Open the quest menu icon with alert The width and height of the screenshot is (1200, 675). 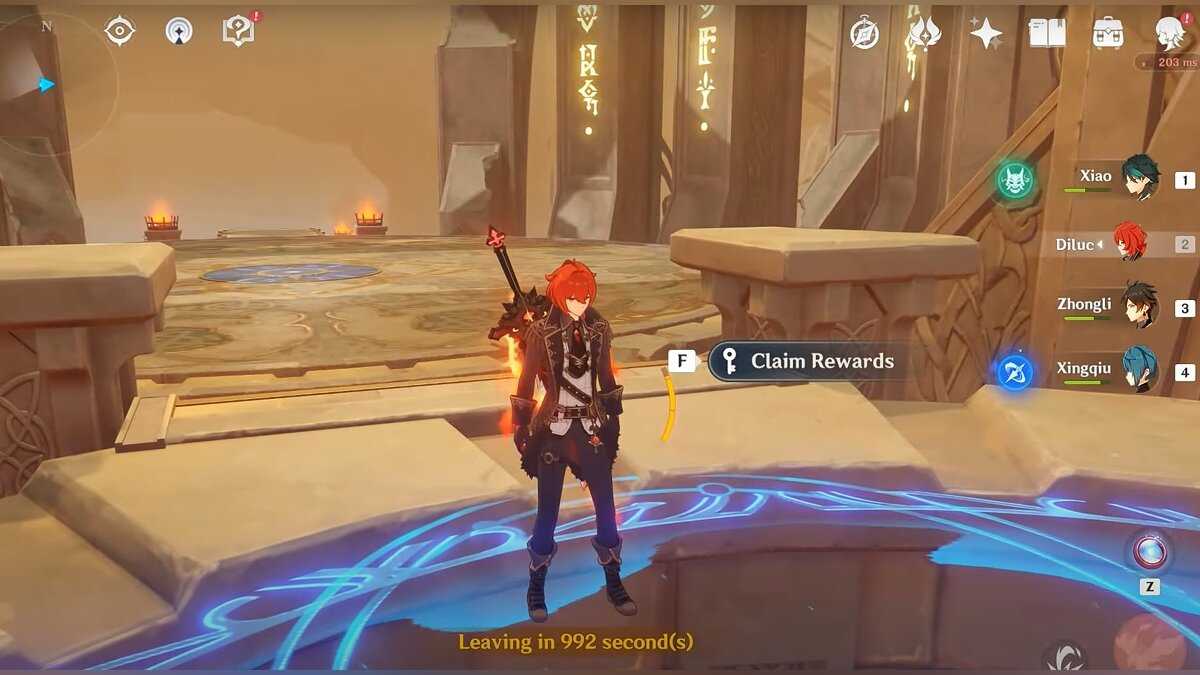(238, 31)
